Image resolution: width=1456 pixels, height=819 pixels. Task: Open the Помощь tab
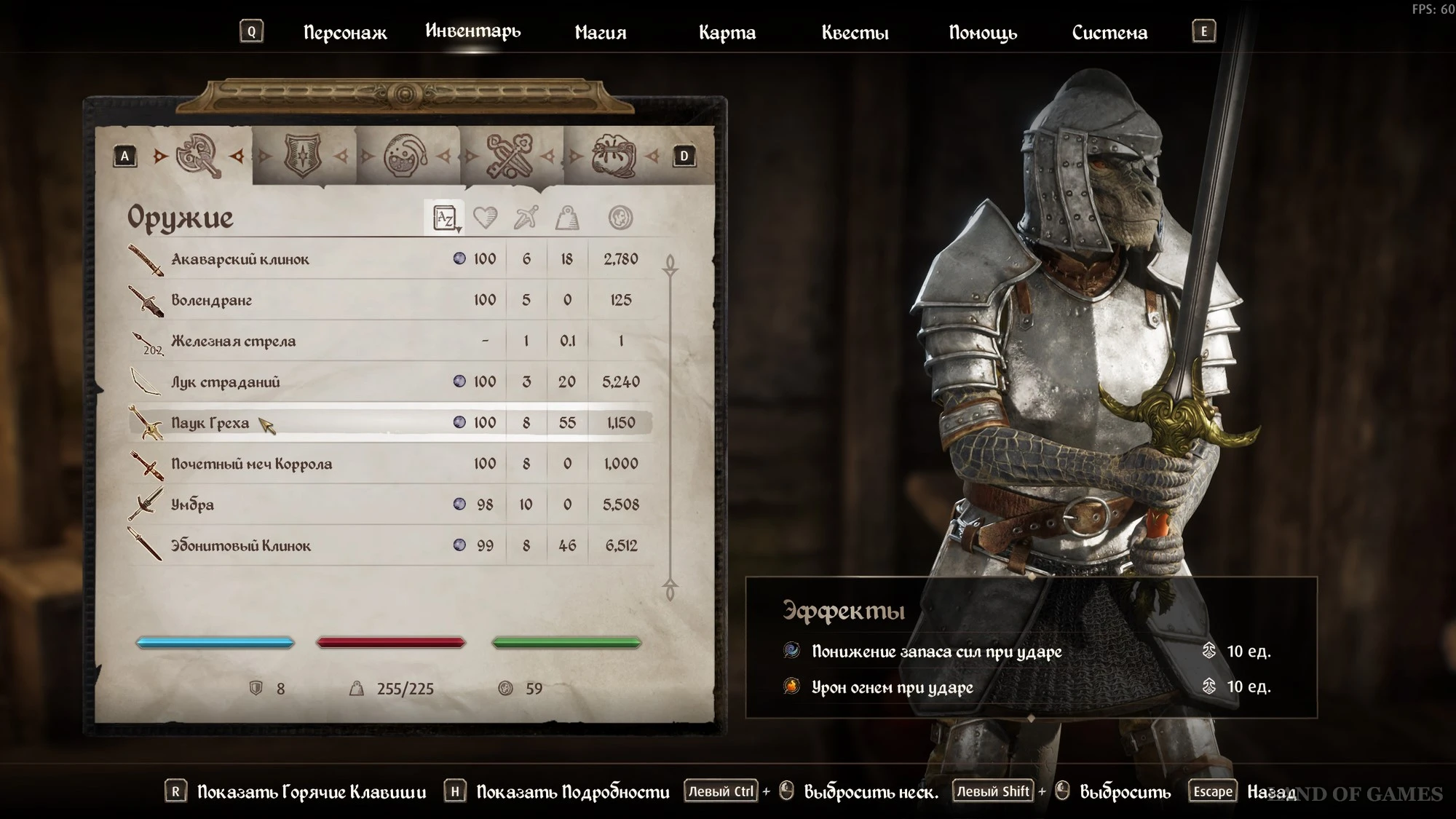982,33
